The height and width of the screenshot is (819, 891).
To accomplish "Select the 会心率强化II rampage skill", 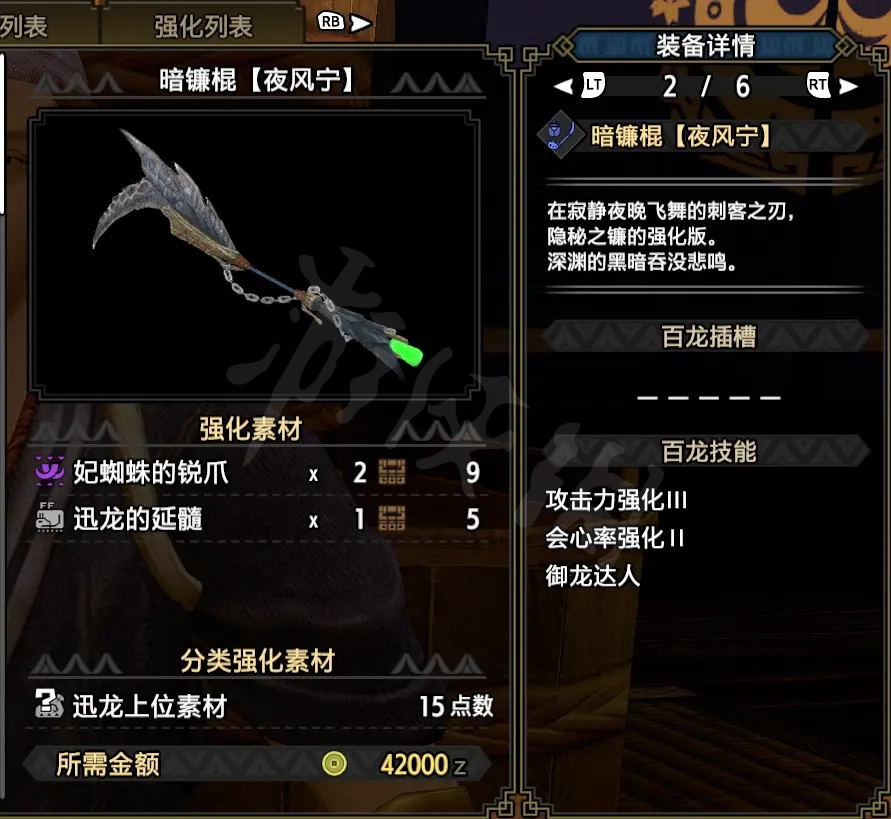I will point(615,538).
